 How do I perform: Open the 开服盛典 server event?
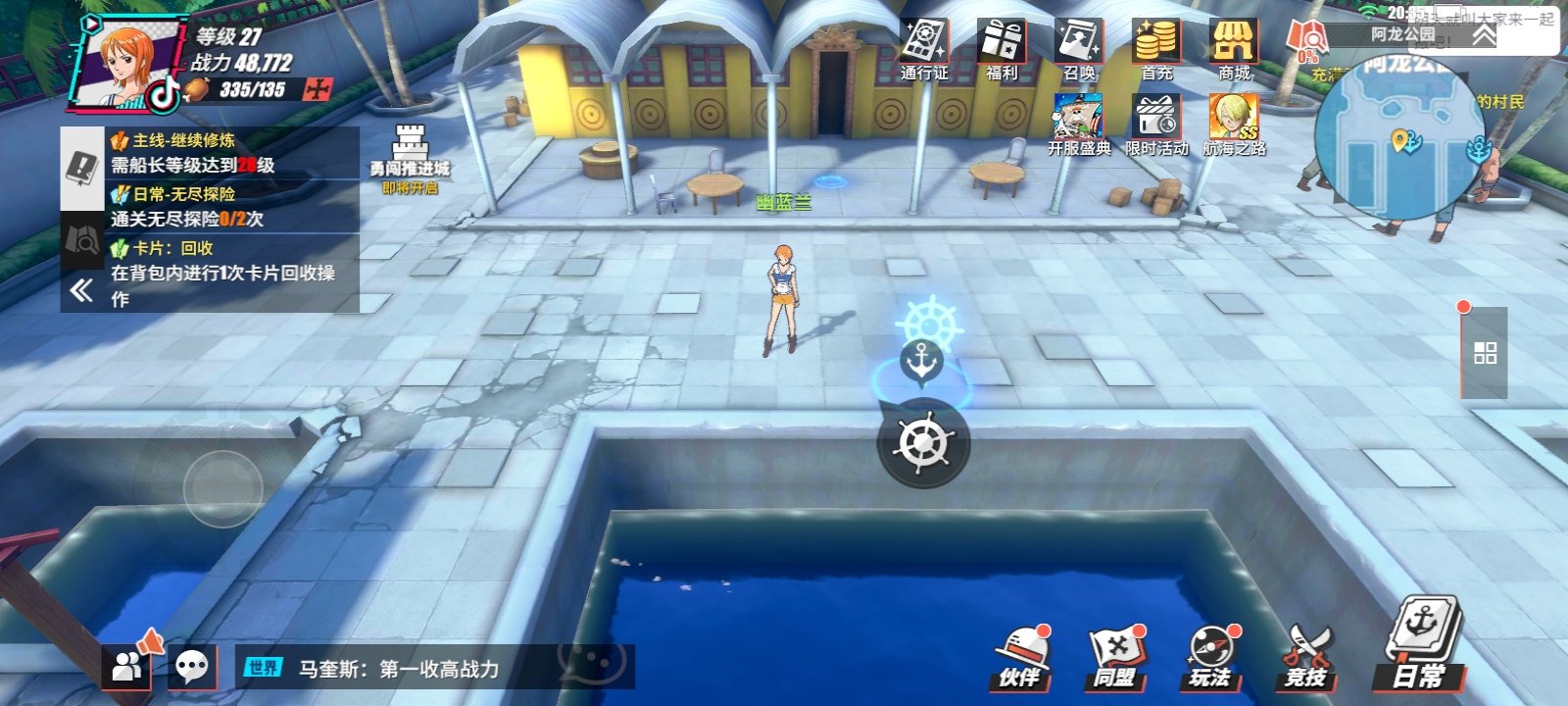pos(1079,125)
